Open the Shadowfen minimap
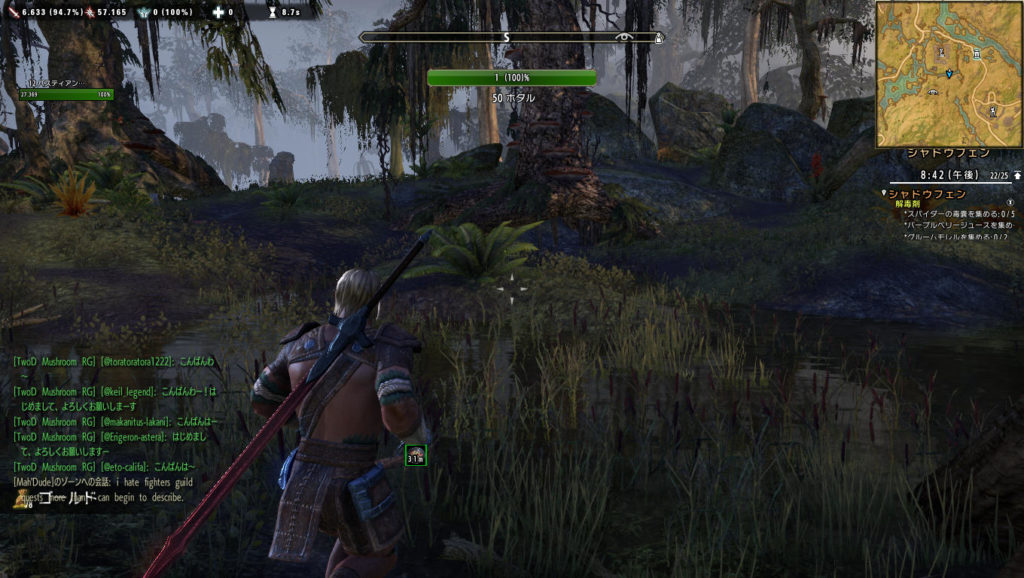 (948, 74)
